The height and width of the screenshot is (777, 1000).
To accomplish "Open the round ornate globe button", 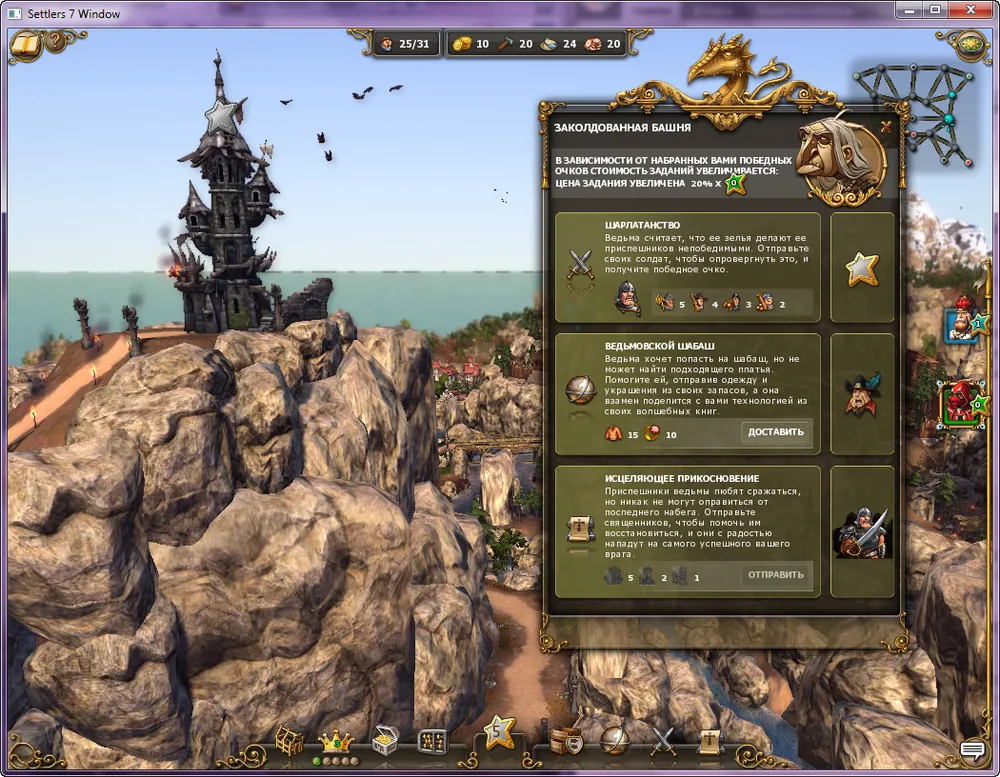I will (970, 45).
